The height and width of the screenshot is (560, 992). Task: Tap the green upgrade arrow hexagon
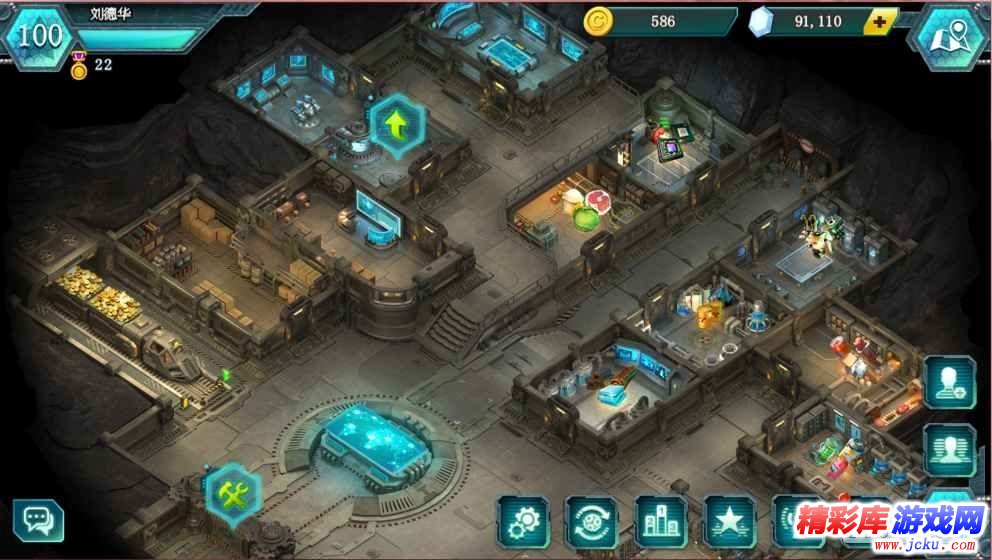click(398, 126)
